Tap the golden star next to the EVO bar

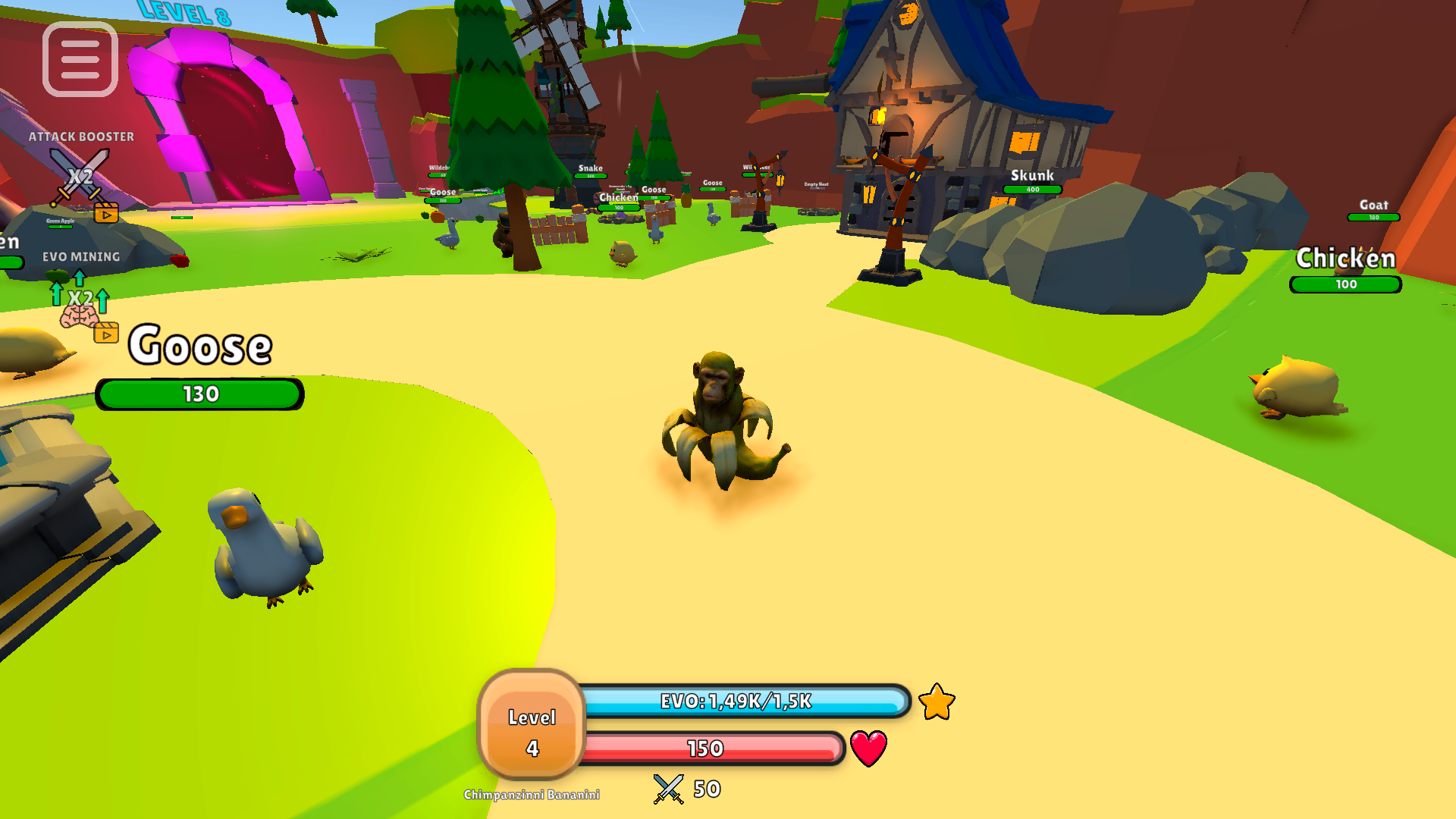[937, 703]
